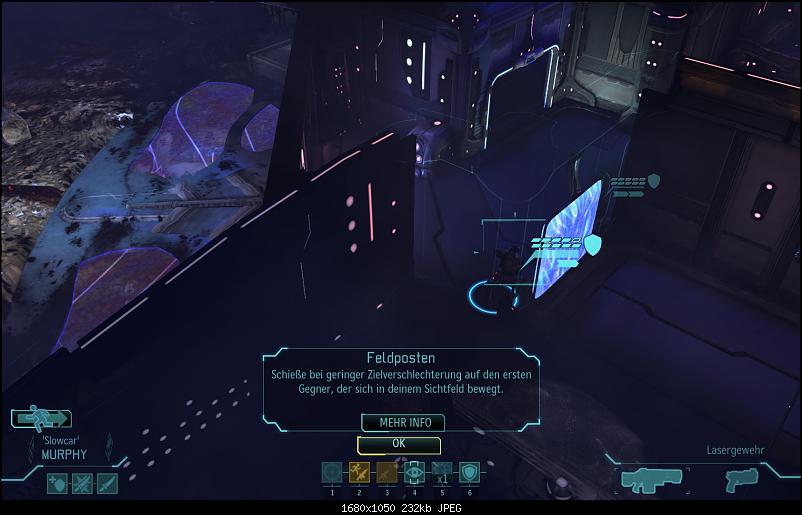Click the crossed-out rifles perk icon
Image resolution: width=802 pixels, height=515 pixels.
point(82,484)
